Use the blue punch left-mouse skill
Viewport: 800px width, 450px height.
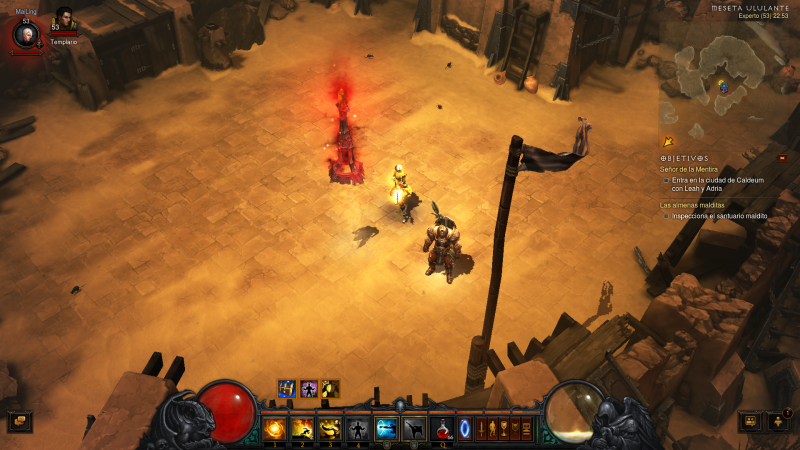click(386, 429)
